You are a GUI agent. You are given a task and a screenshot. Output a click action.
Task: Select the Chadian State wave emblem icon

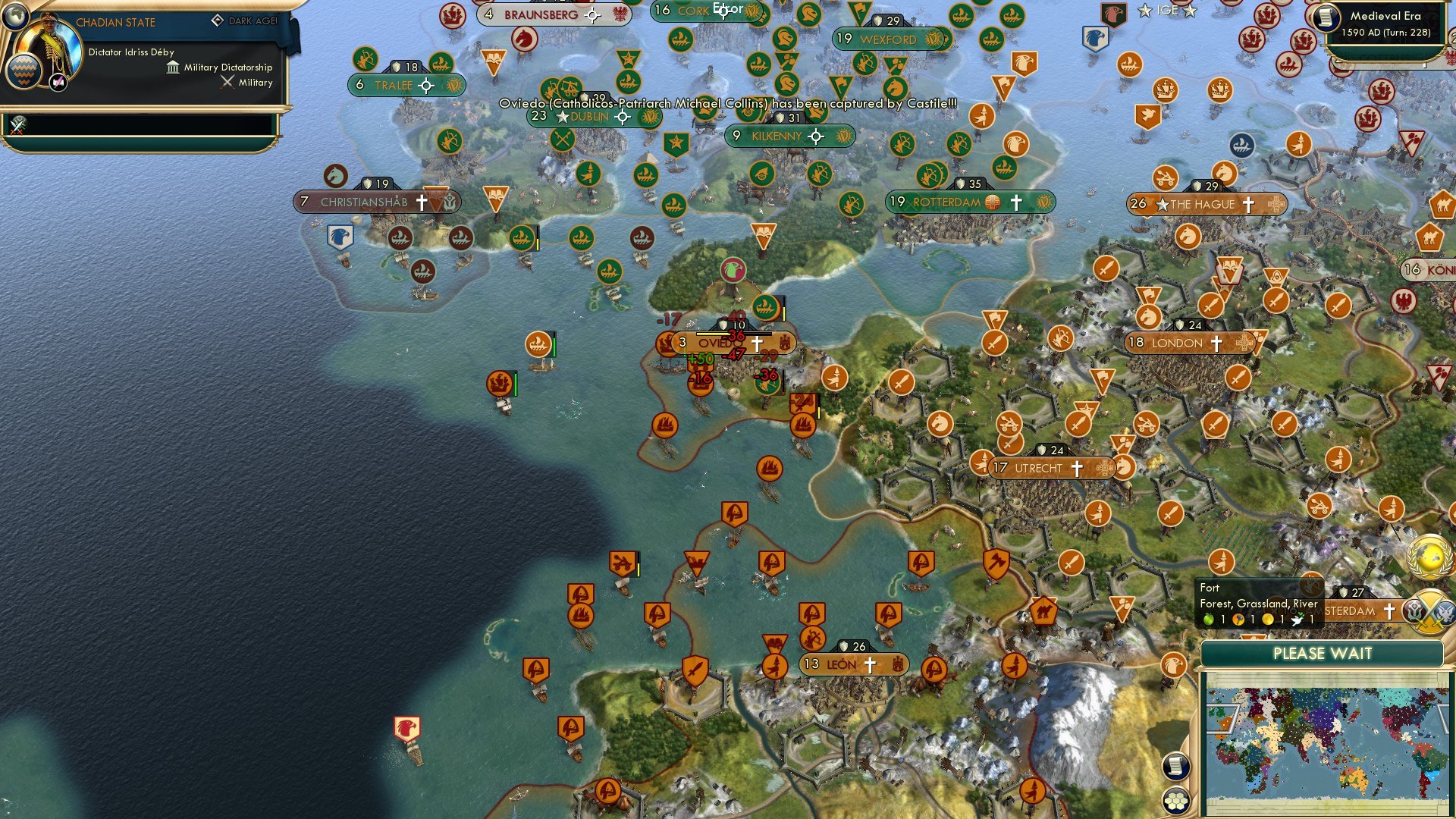24,74
